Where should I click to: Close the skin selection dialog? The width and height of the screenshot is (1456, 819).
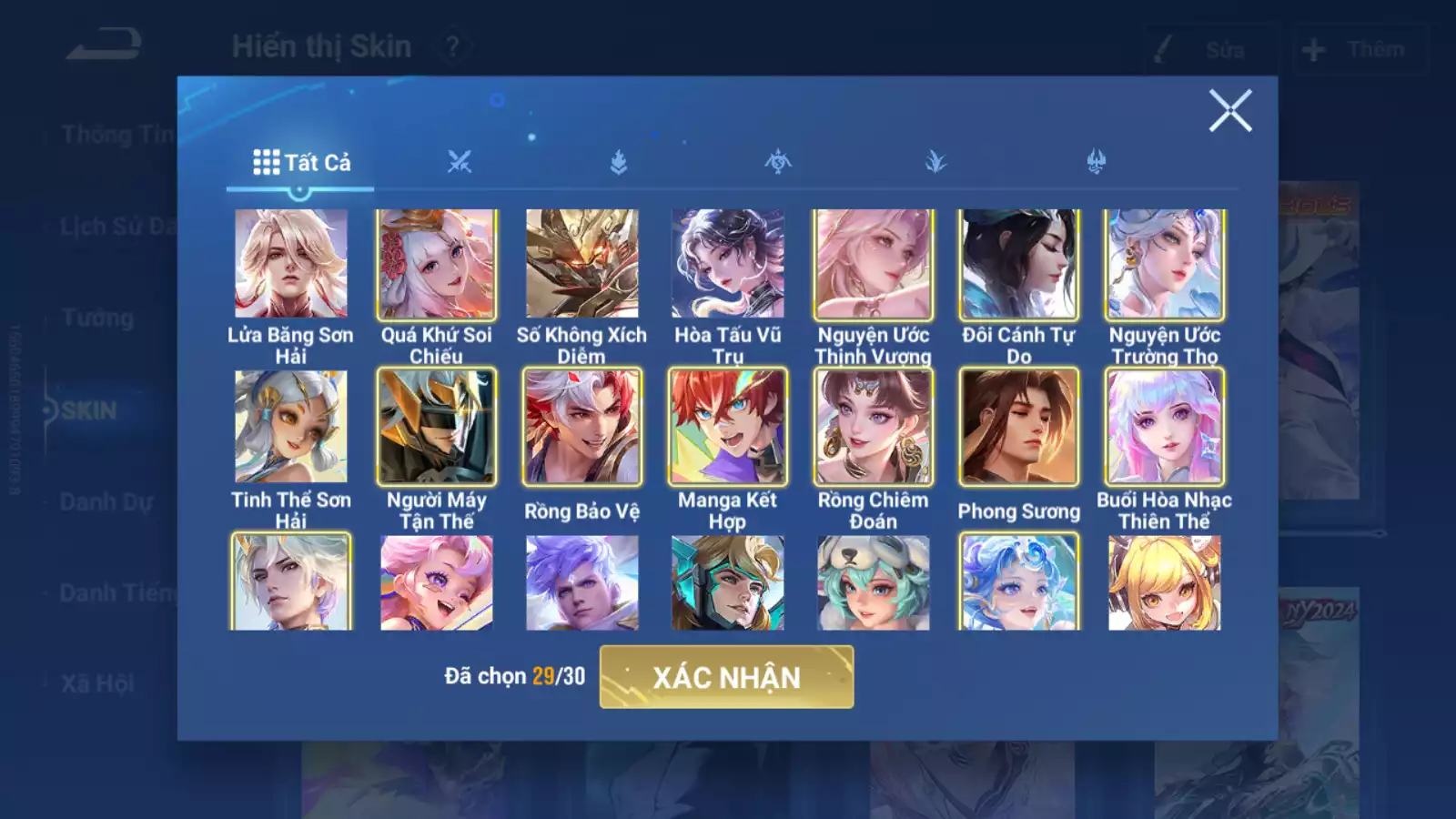[1232, 112]
